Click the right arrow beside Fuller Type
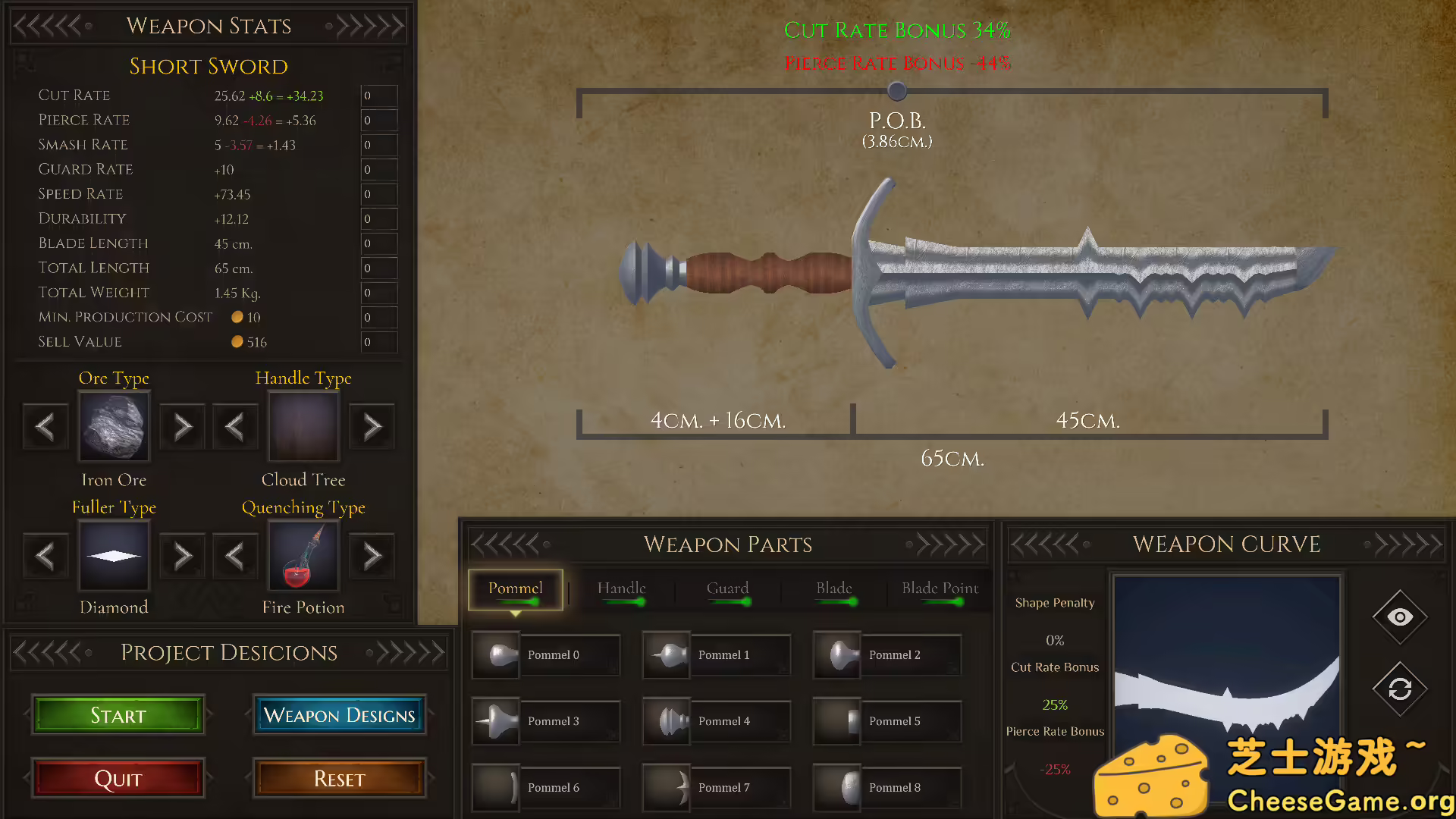 [x=182, y=556]
